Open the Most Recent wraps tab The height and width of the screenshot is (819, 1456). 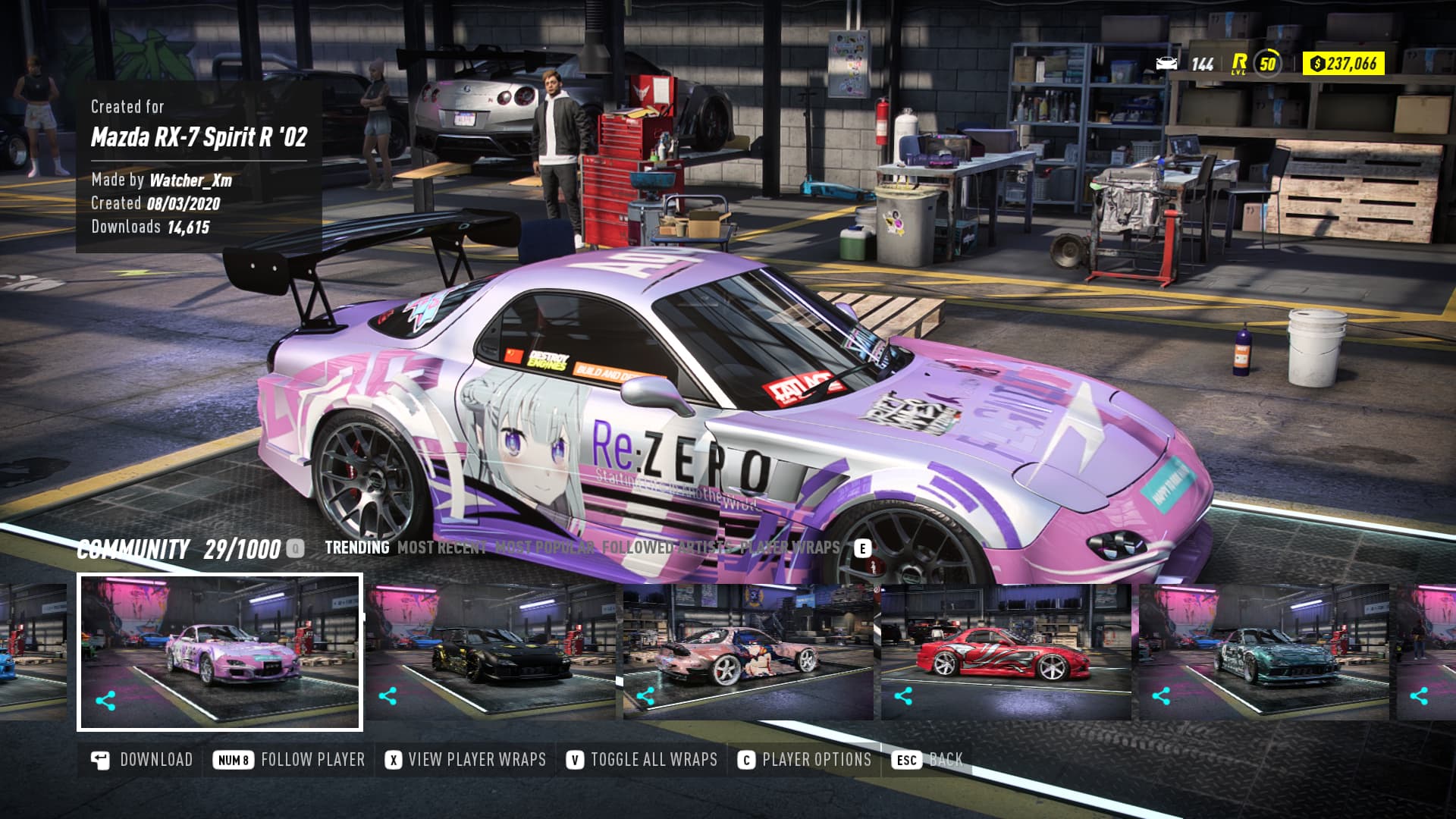coord(441,548)
